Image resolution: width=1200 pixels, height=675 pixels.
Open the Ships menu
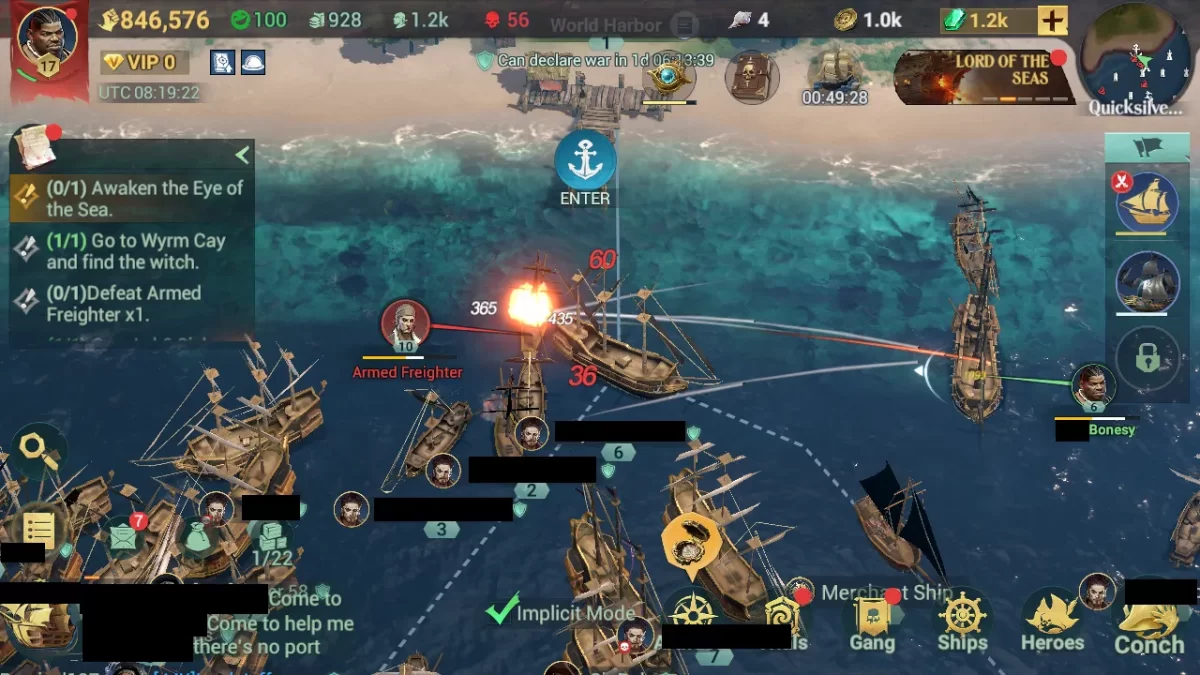tap(963, 624)
